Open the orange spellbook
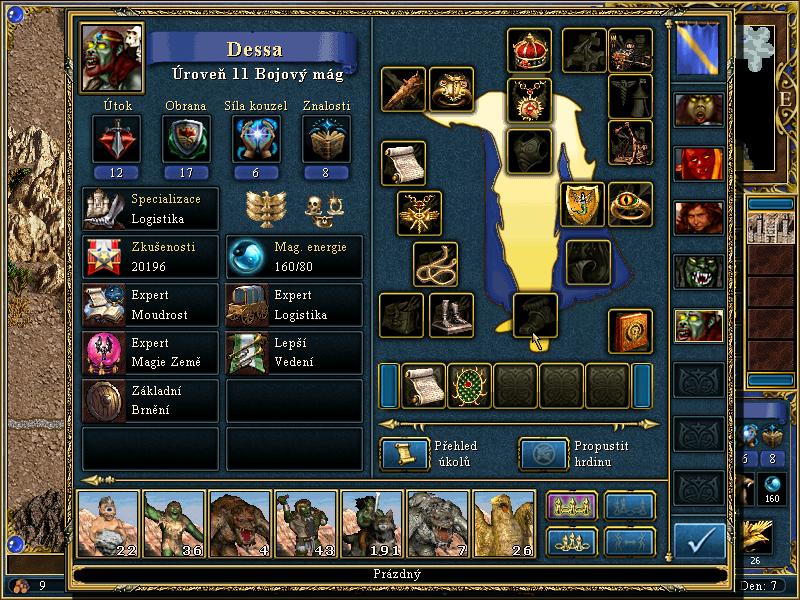Screen dimensions: 800x600 tap(630, 331)
